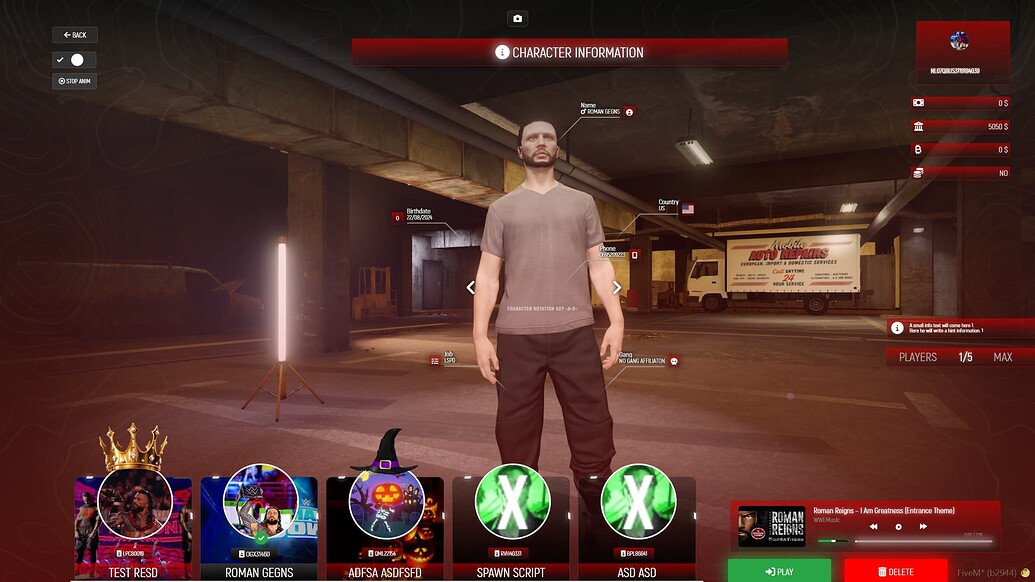The height and width of the screenshot is (582, 1035).
Task: Click the profile avatar in top corner
Action: tap(959, 41)
